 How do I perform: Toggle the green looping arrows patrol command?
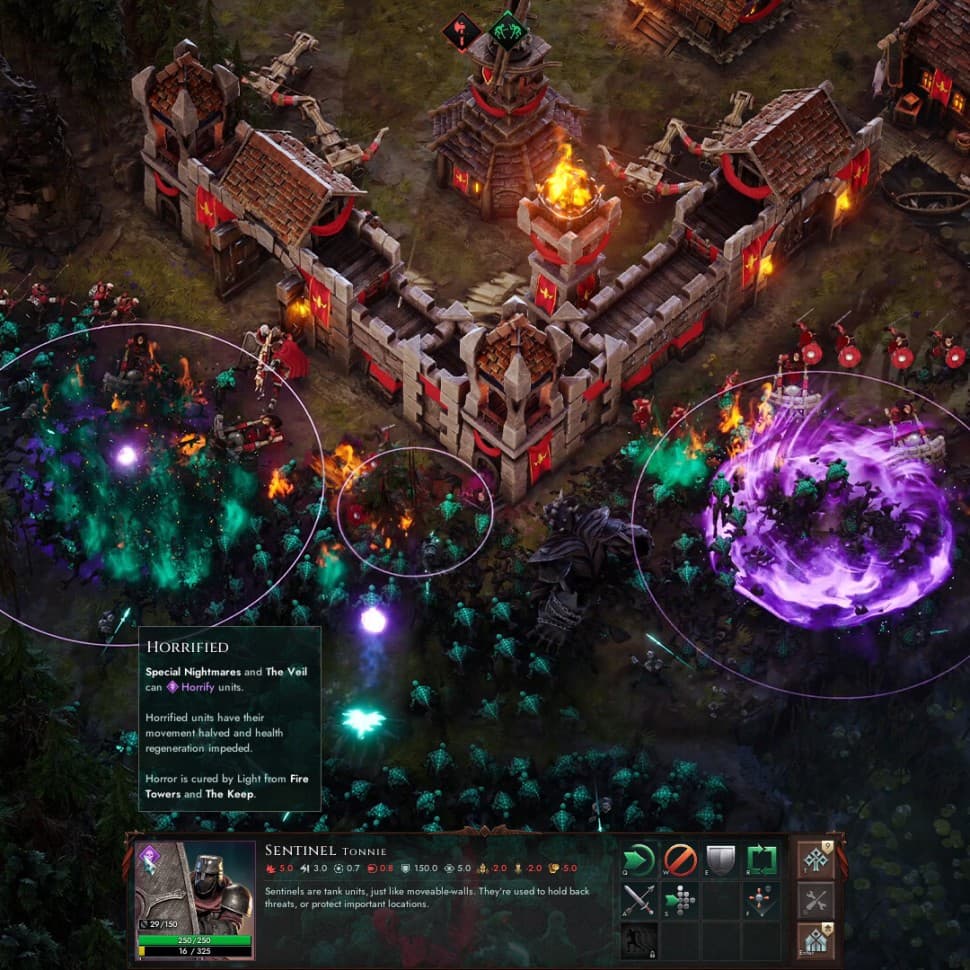762,860
